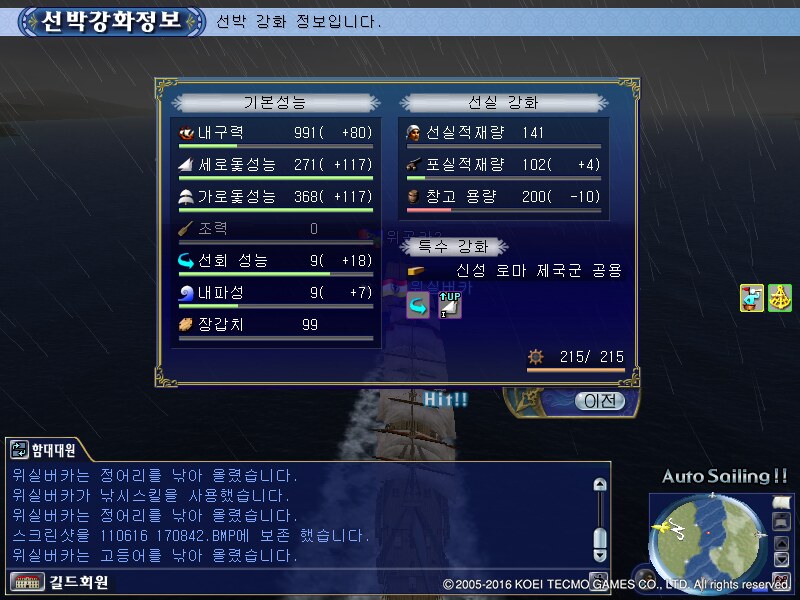Screen dimensions: 800x600
Task: Click the circular minimap
Action: tap(709, 541)
